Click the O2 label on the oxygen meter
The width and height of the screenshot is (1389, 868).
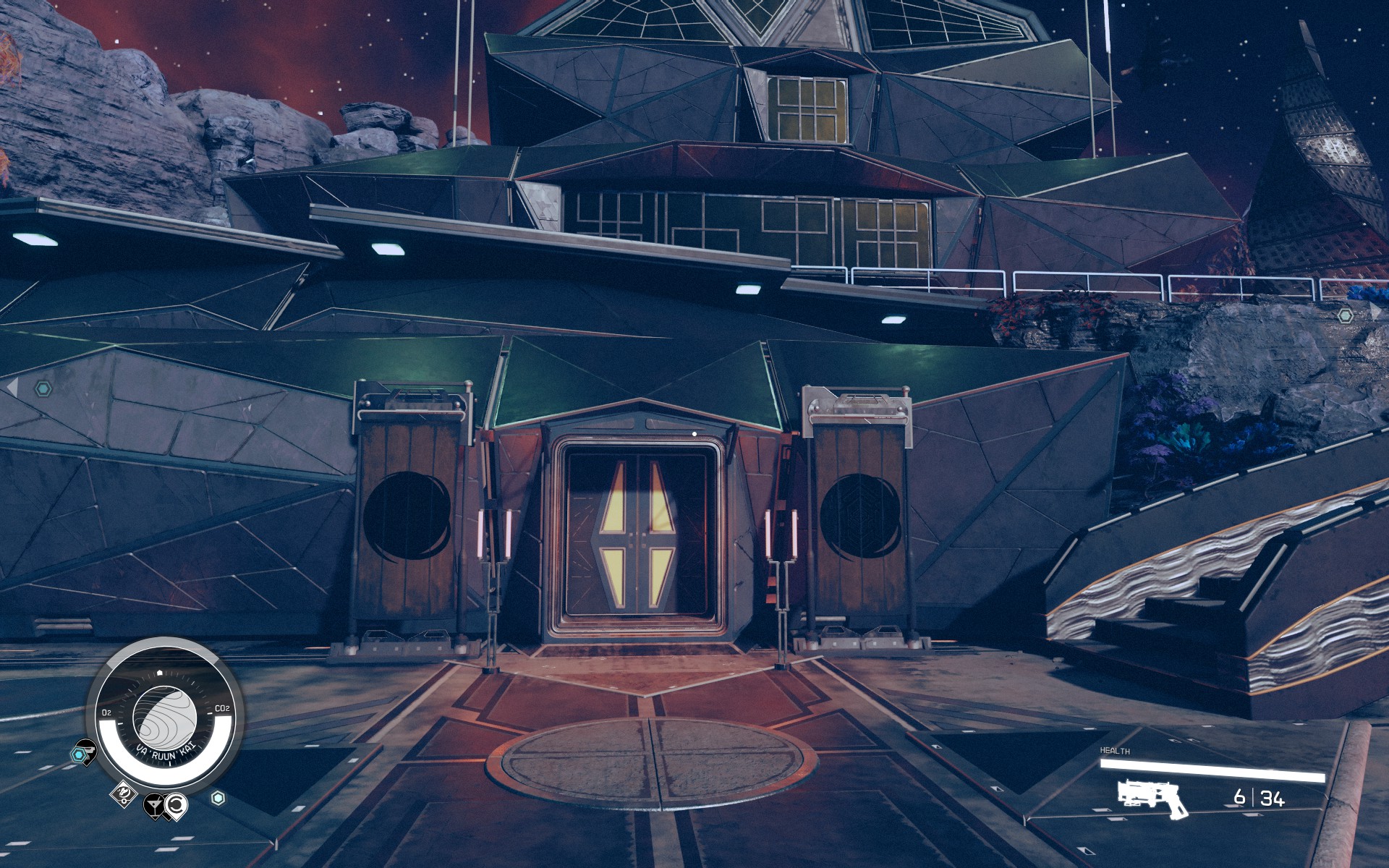point(107,712)
